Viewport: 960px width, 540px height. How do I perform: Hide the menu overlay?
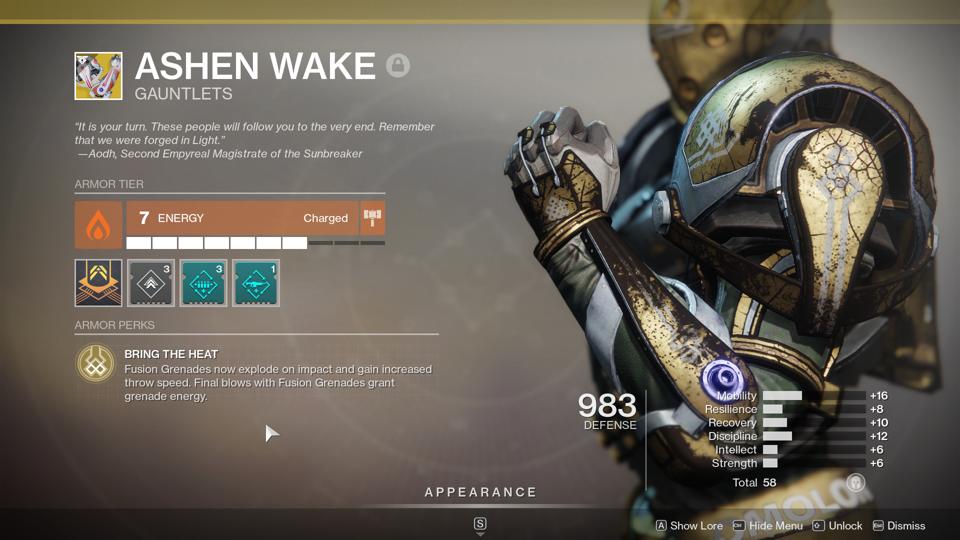click(x=768, y=526)
